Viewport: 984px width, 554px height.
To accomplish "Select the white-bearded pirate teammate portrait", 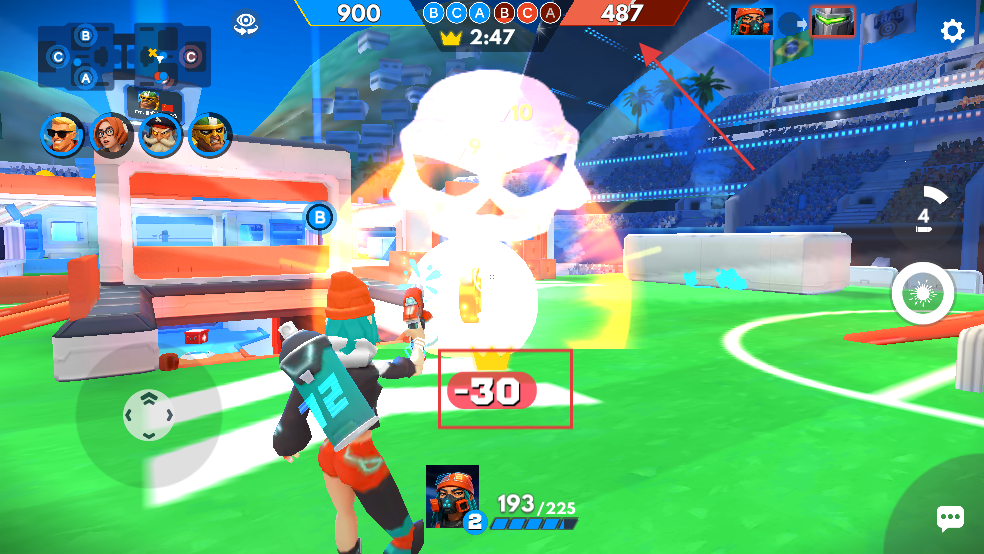I will click(160, 135).
